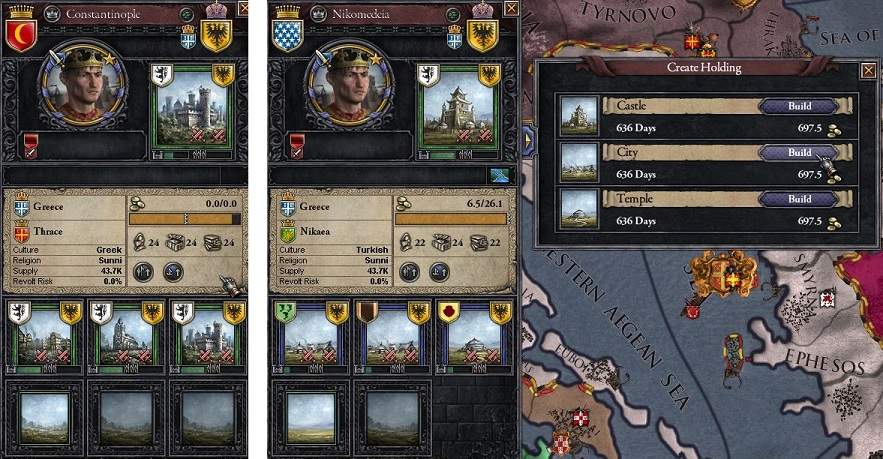
Task: Click the arrow tab beside Create Holding
Action: pyautogui.click(x=527, y=142)
